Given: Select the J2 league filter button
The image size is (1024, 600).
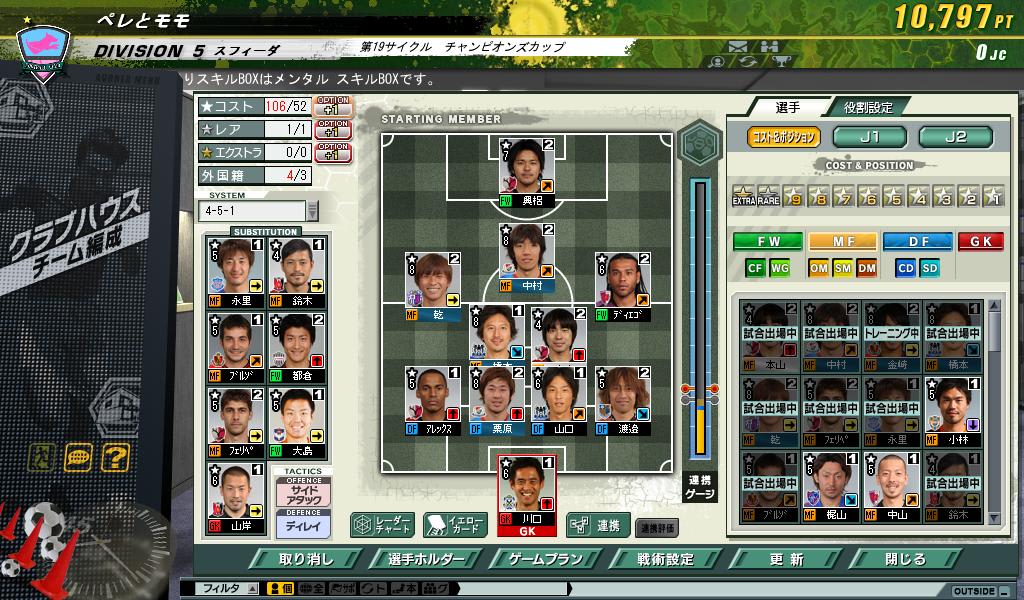Looking at the screenshot, I should click(x=955, y=137).
